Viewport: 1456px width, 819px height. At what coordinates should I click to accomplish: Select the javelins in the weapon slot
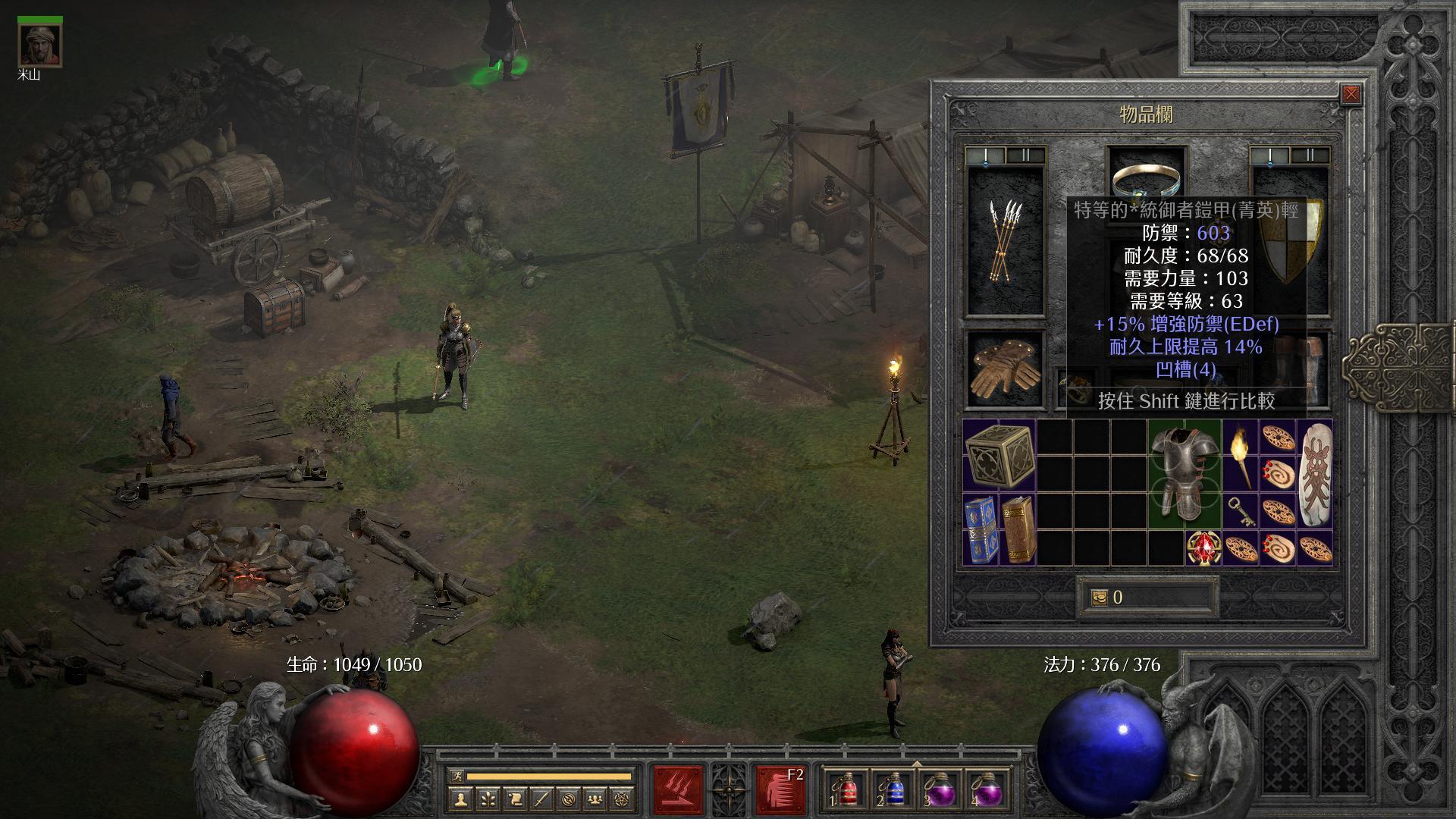point(1004,241)
